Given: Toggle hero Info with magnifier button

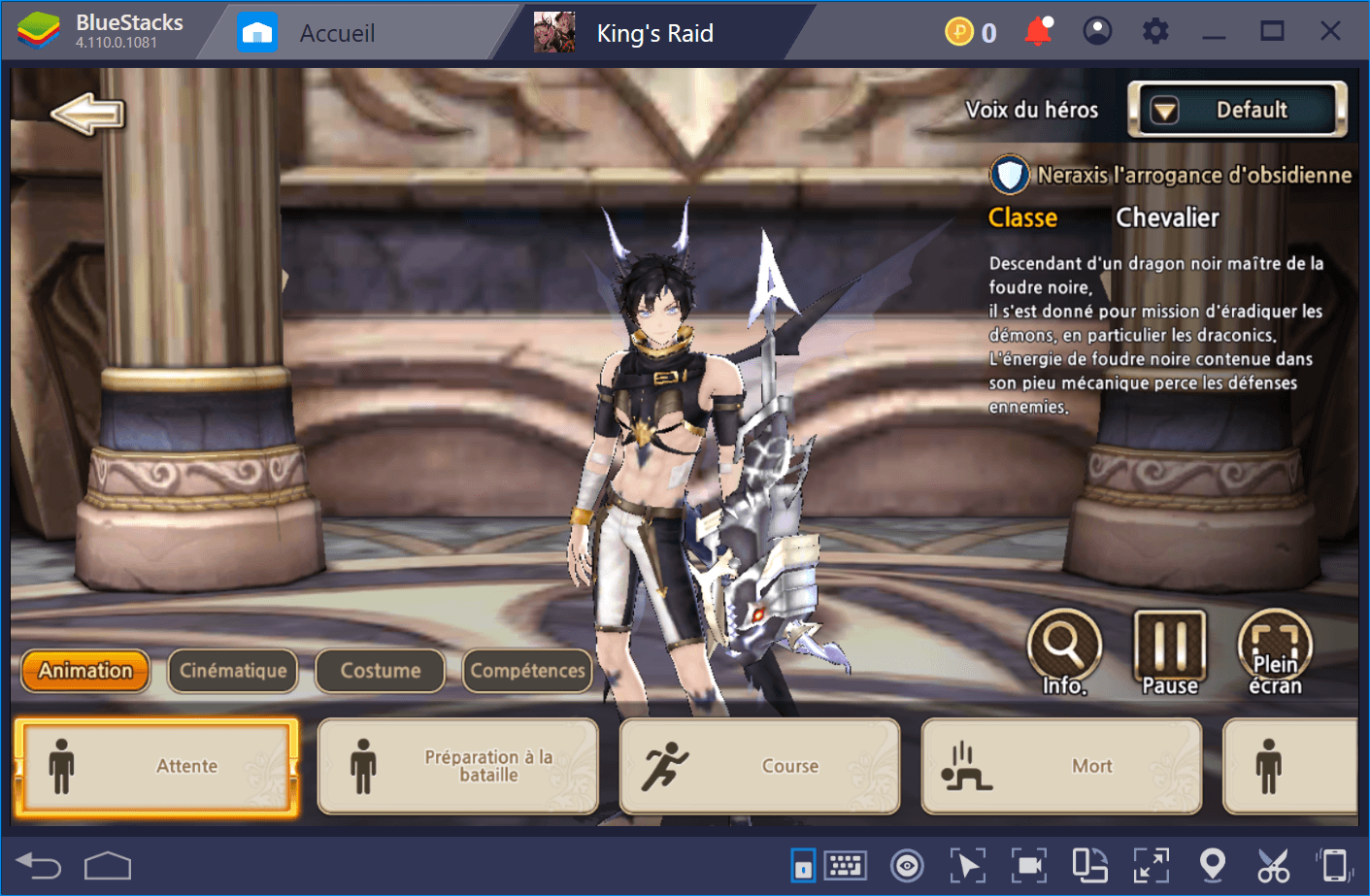Looking at the screenshot, I should pyautogui.click(x=1064, y=650).
